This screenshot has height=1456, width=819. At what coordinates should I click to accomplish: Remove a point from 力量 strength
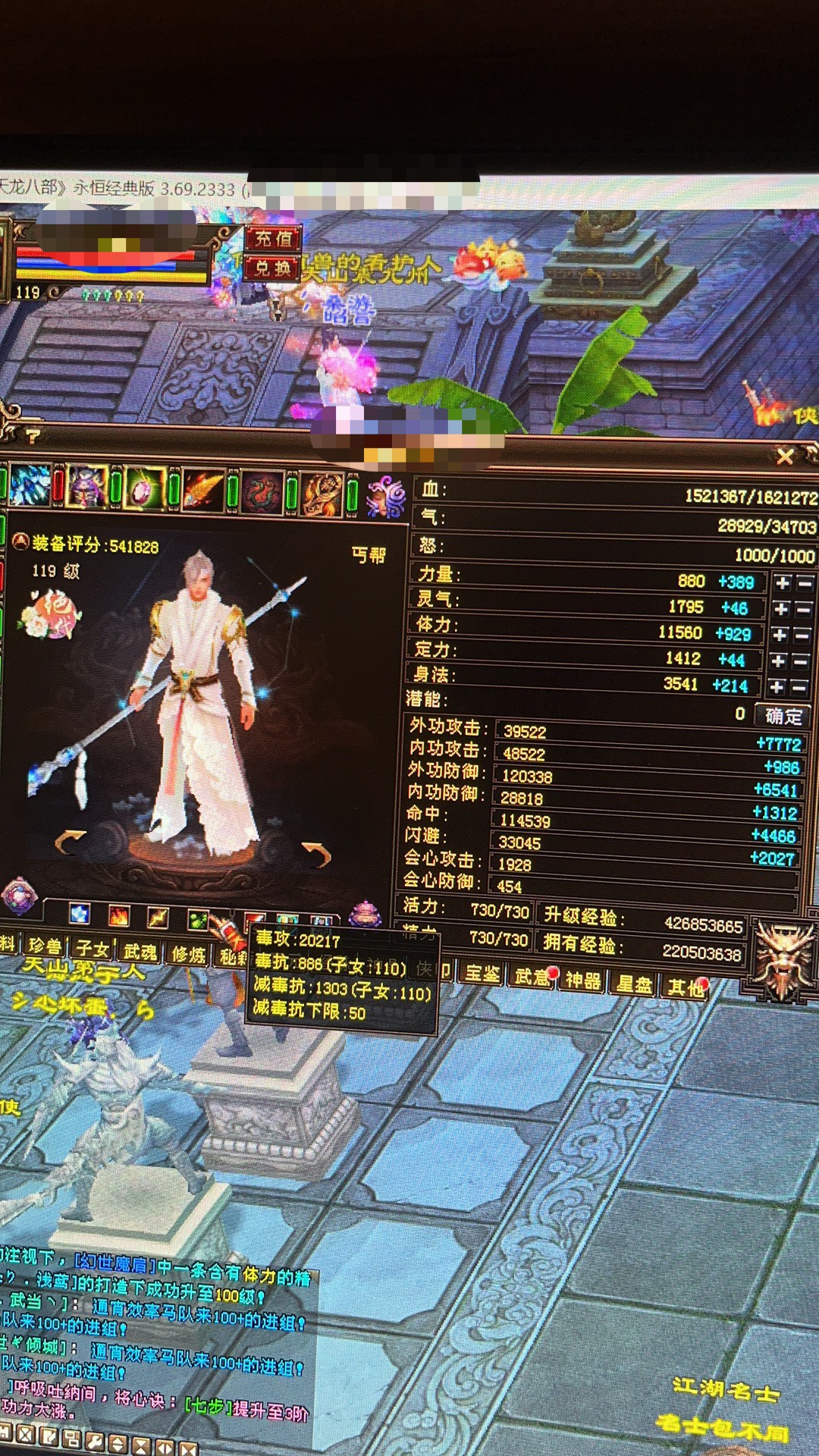[x=805, y=583]
